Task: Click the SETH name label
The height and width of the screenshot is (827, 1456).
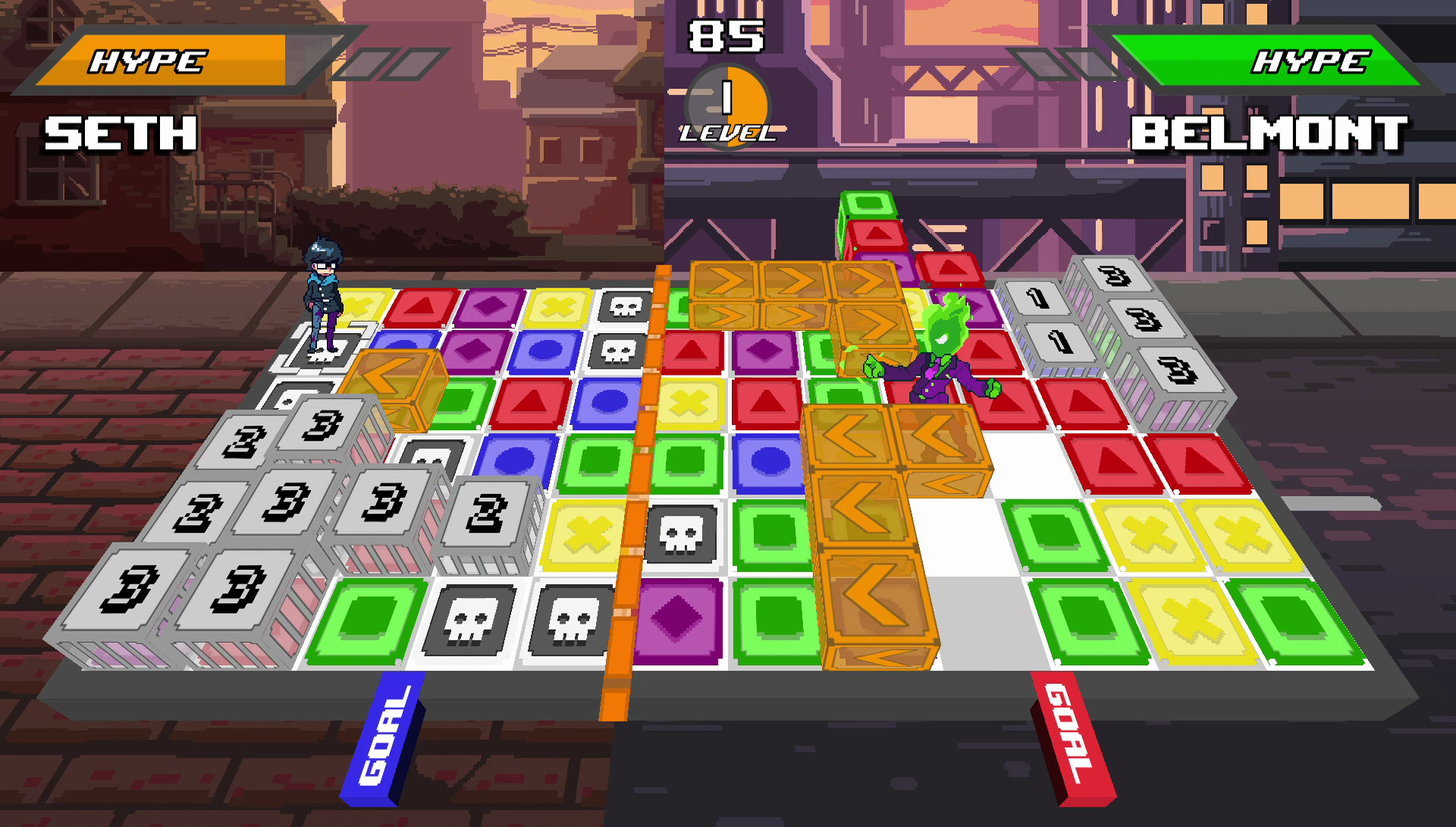Action: pos(118,134)
